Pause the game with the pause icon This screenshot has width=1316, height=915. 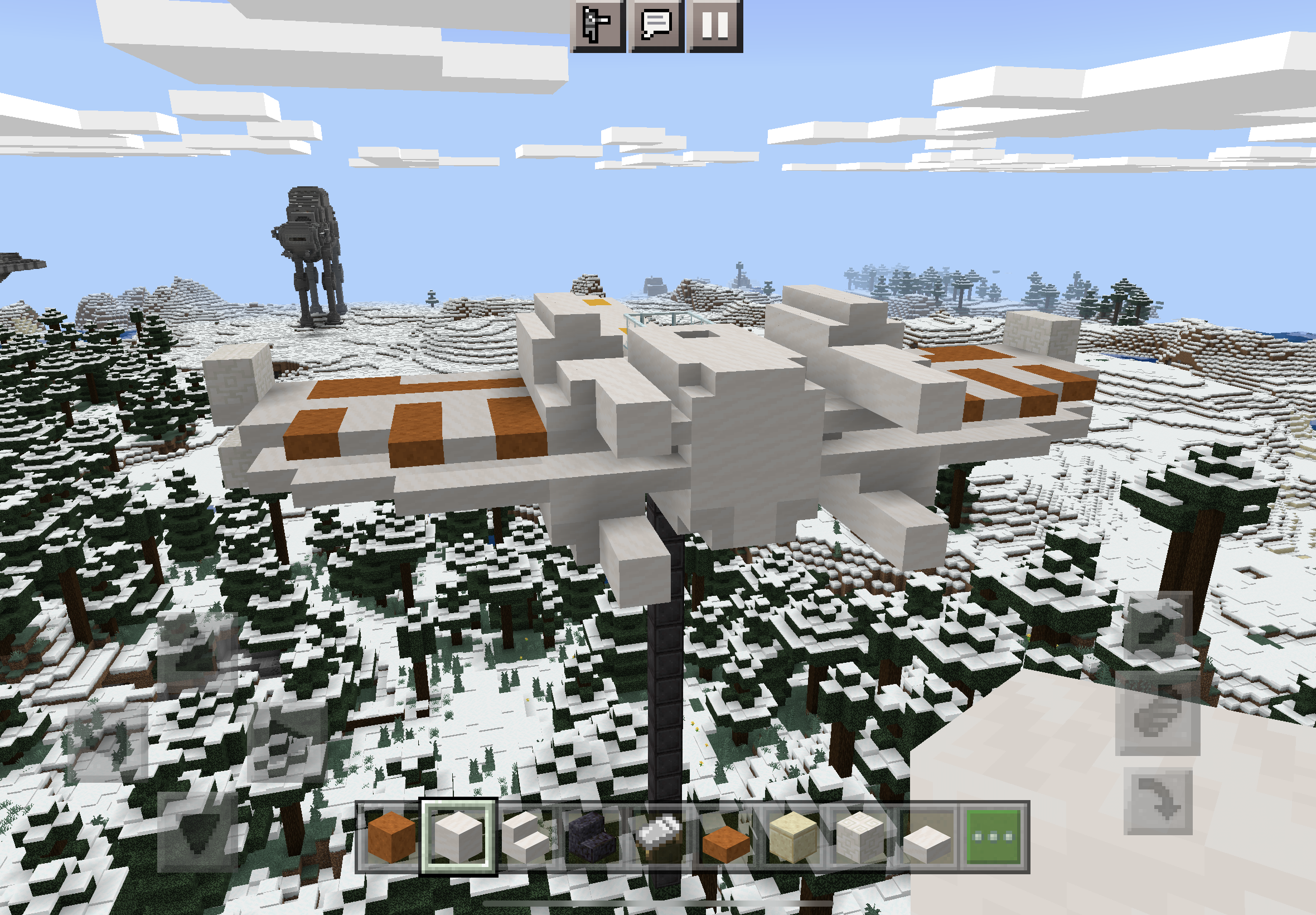(715, 26)
